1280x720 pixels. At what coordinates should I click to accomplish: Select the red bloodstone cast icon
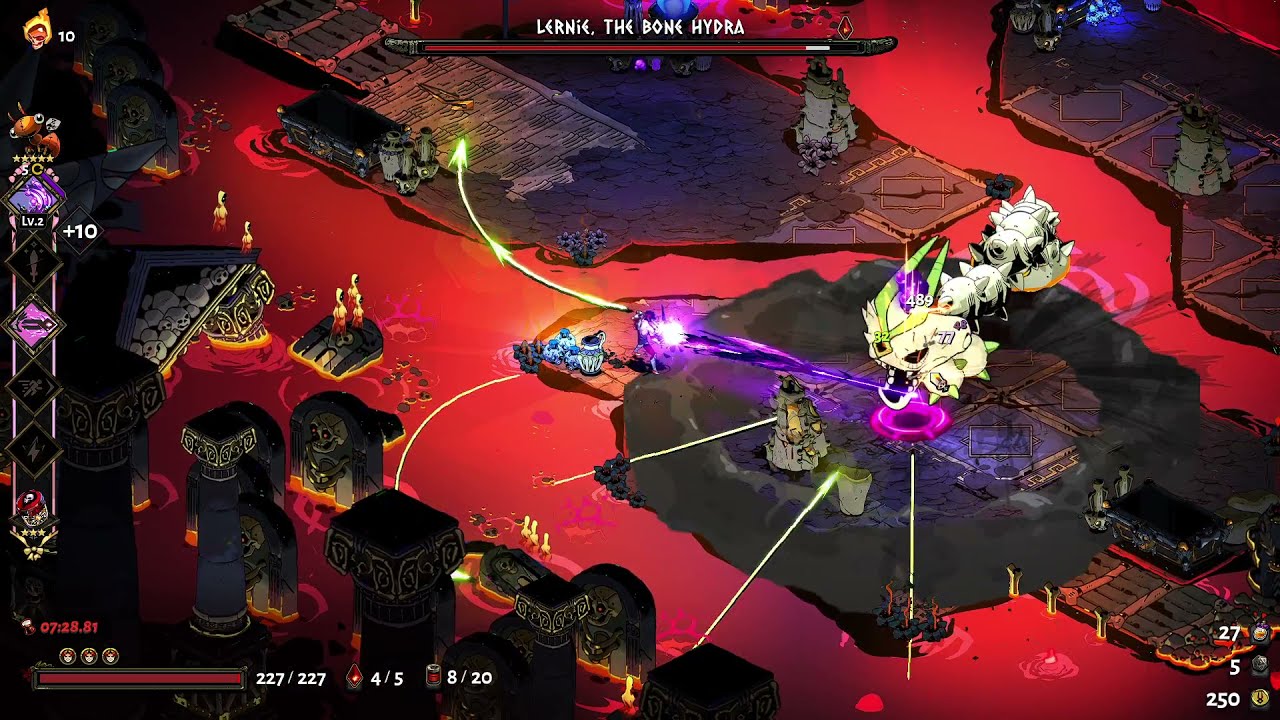[x=354, y=678]
